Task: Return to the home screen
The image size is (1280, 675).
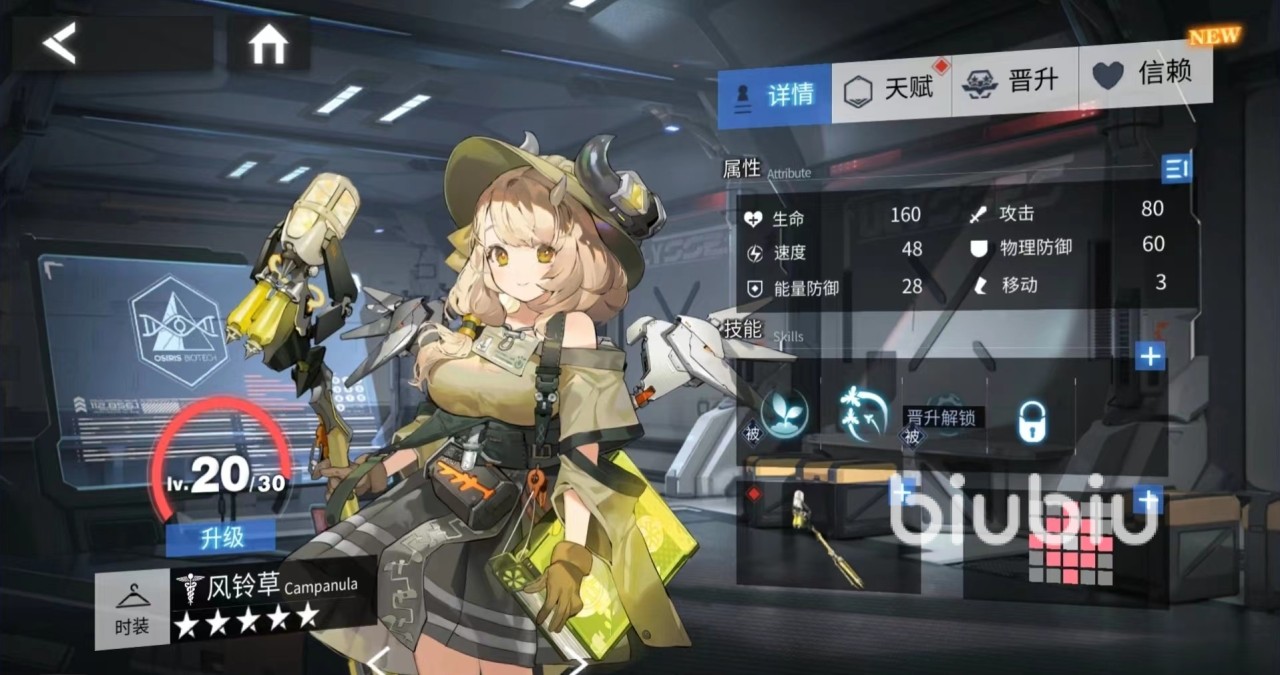Action: [x=268, y=45]
